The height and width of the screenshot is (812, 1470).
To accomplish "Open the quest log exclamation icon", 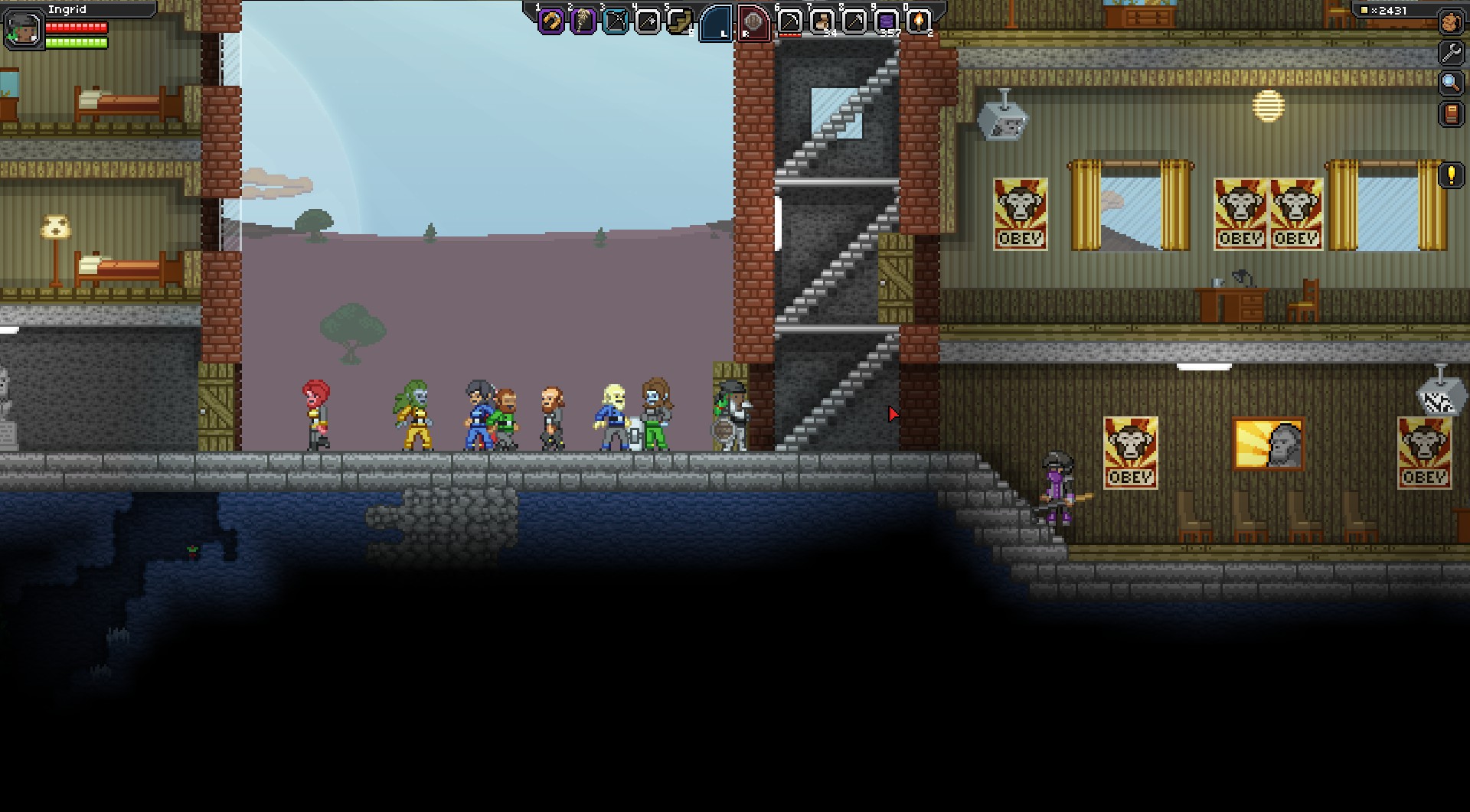I will tap(1451, 175).
